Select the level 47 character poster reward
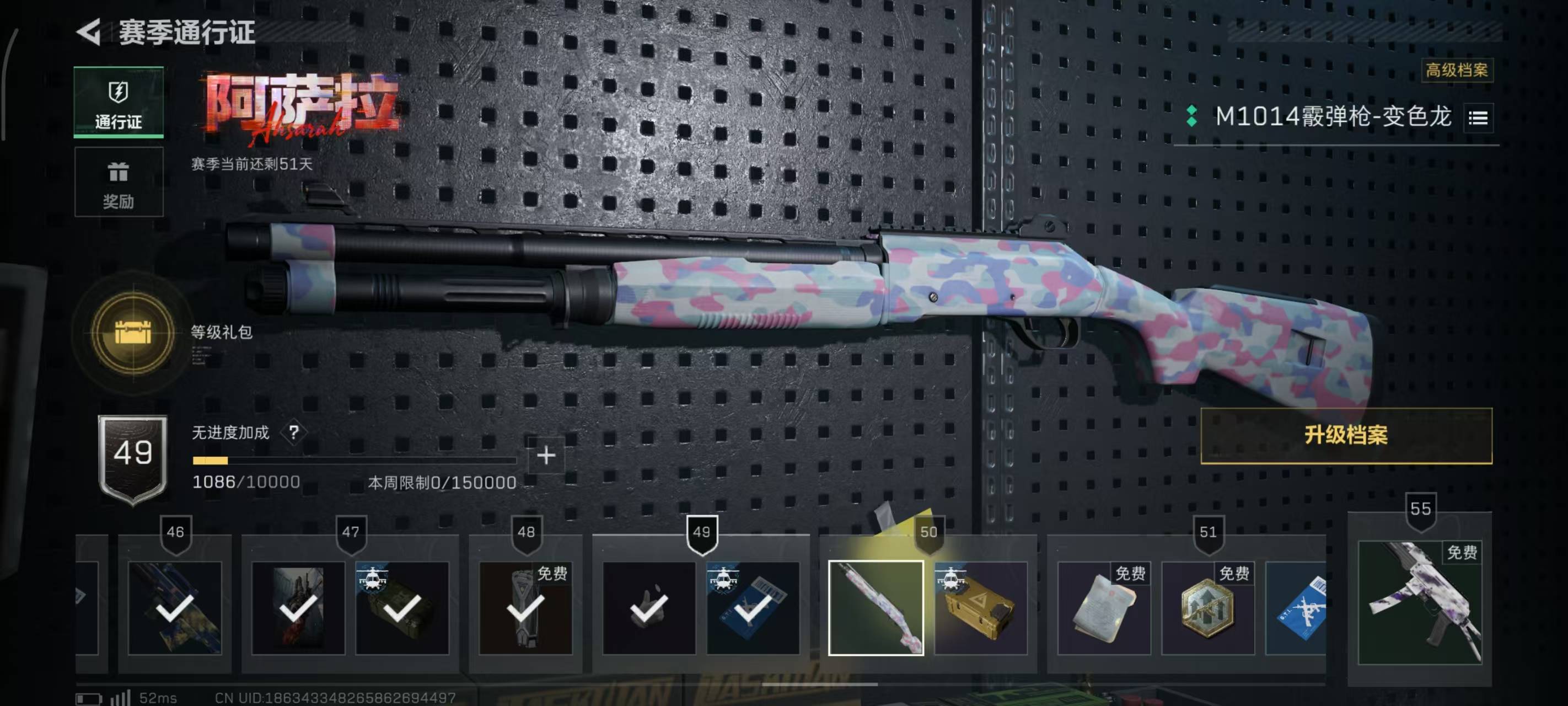The height and width of the screenshot is (706, 1568). (x=298, y=608)
